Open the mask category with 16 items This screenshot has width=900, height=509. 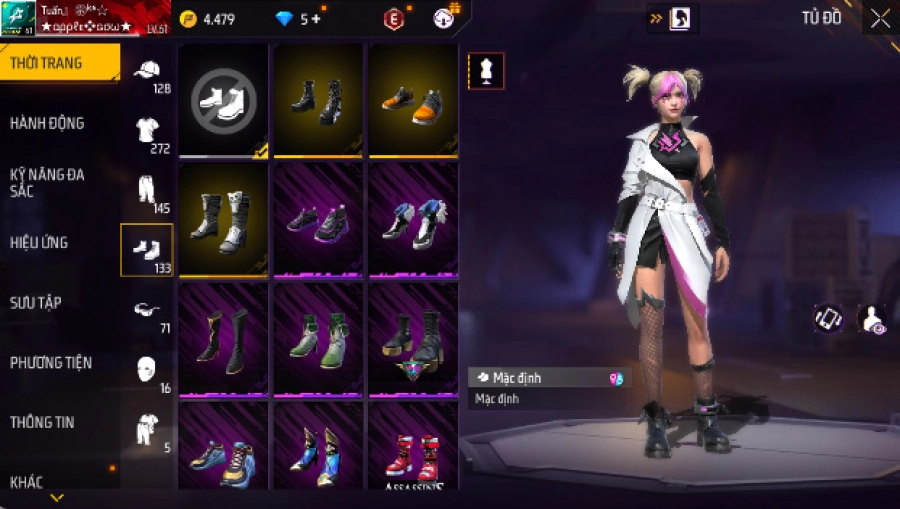(x=148, y=371)
